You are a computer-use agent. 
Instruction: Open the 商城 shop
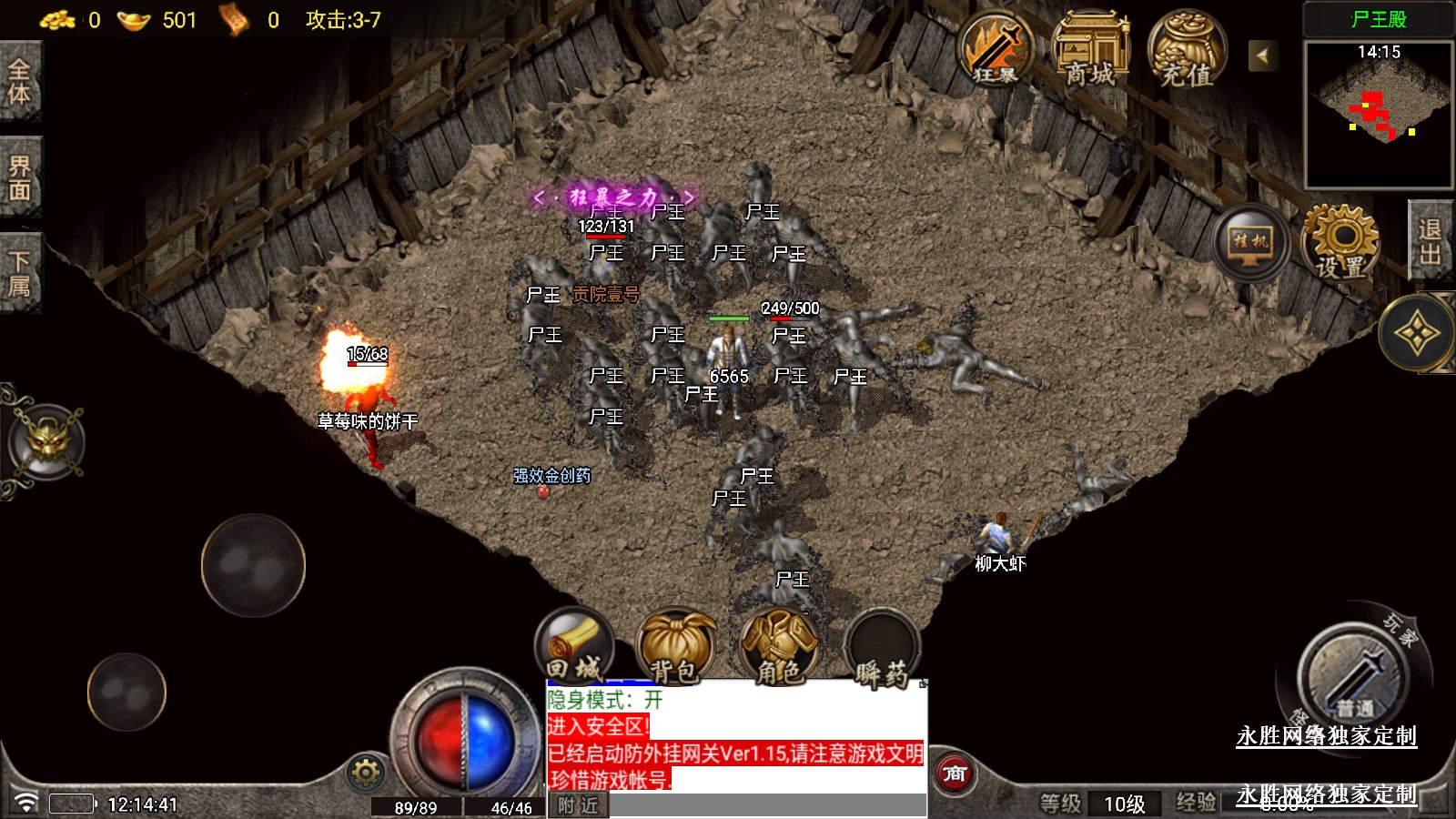[x=1090, y=51]
